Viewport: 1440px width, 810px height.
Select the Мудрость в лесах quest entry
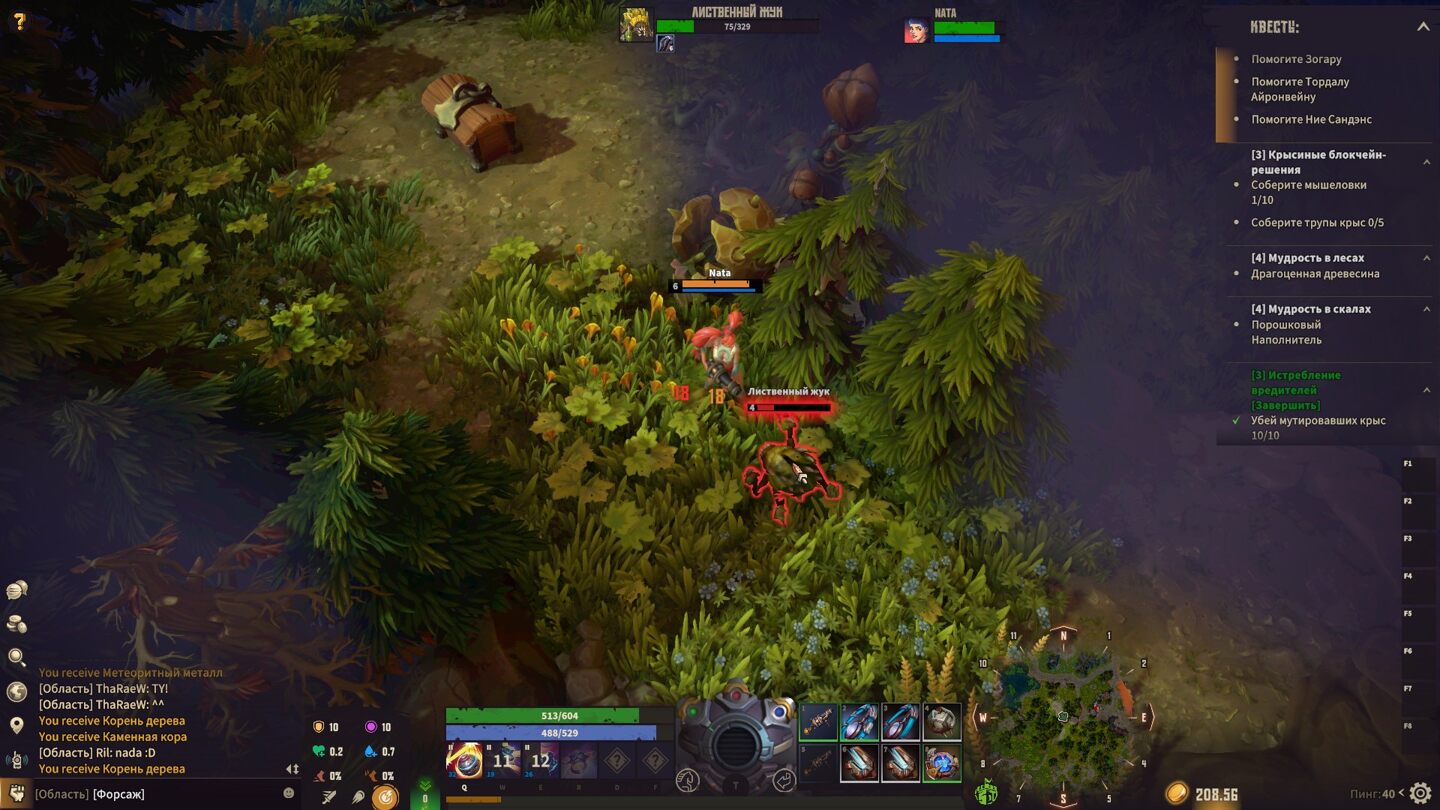pos(1307,258)
